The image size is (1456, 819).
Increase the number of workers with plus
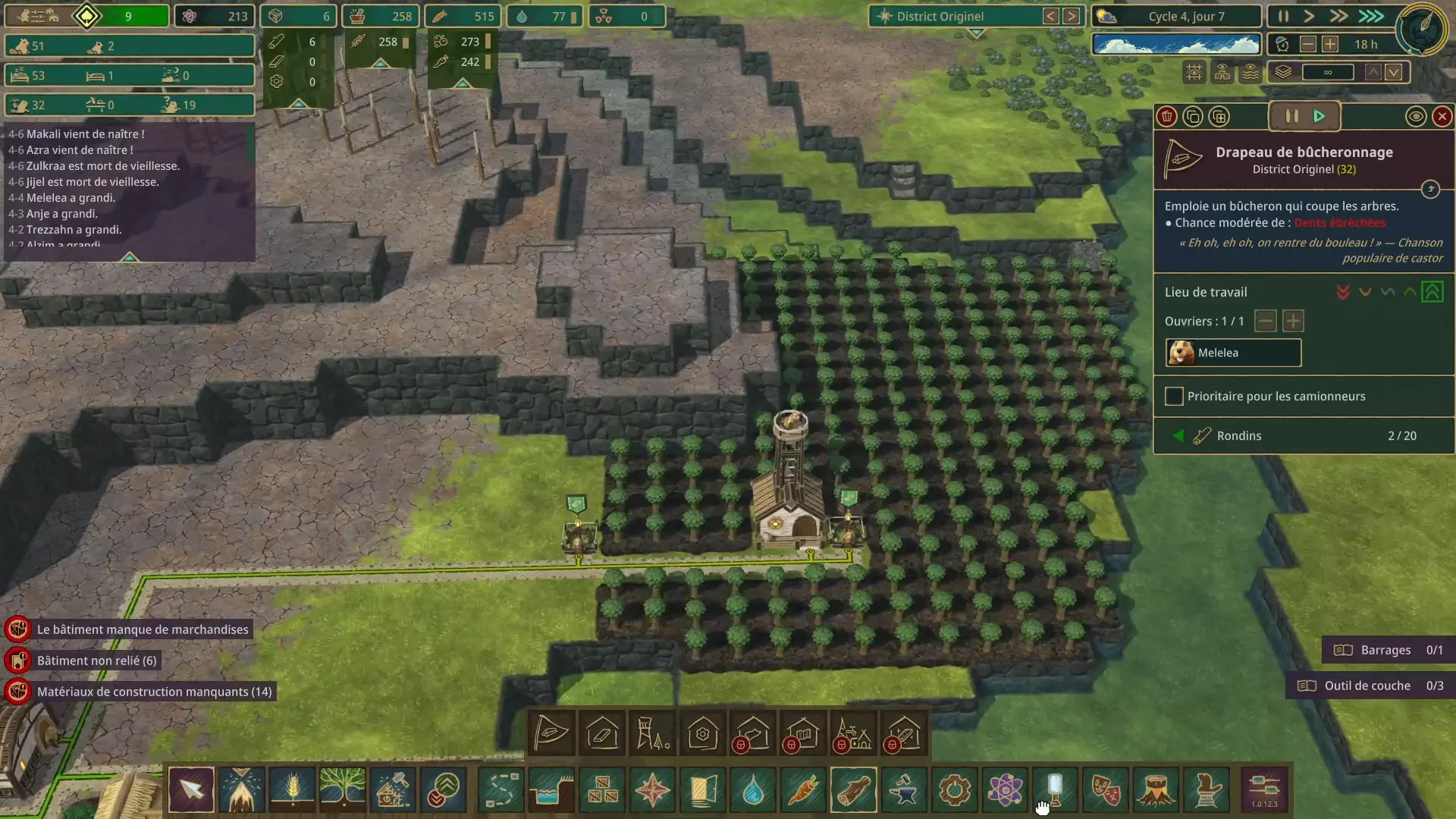[x=1293, y=322]
